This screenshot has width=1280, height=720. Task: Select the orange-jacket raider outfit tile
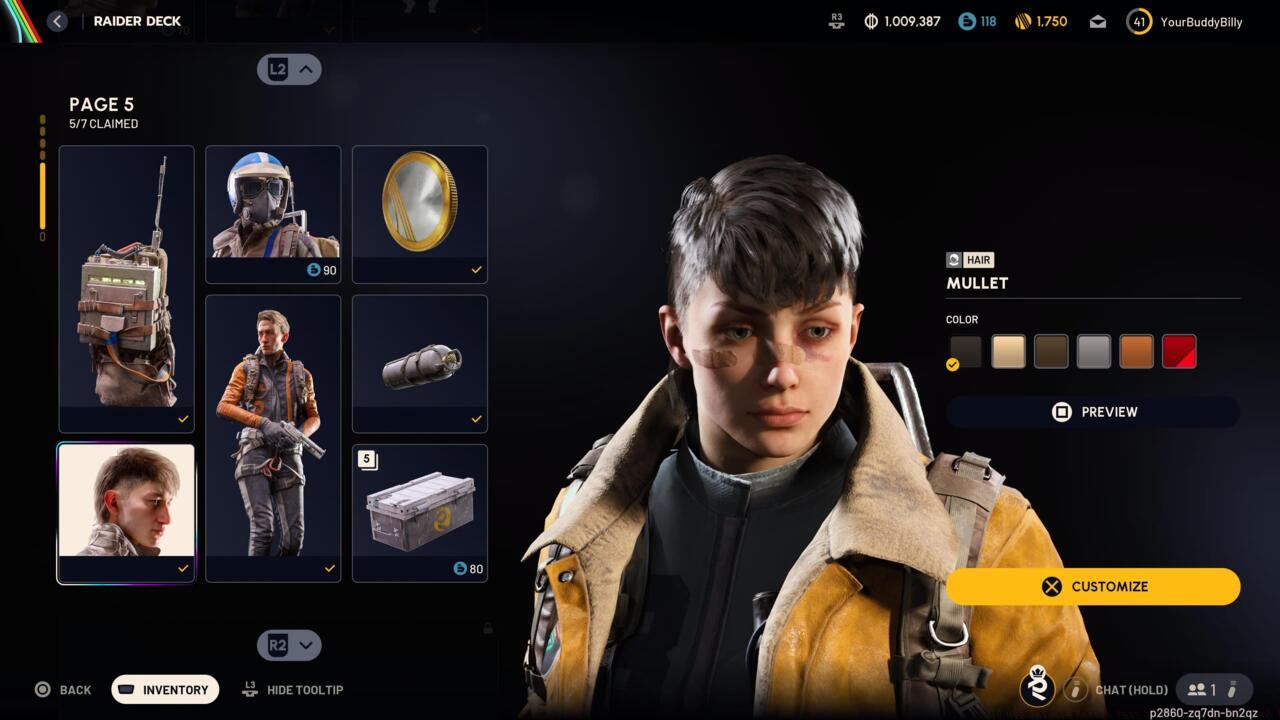[x=273, y=437]
